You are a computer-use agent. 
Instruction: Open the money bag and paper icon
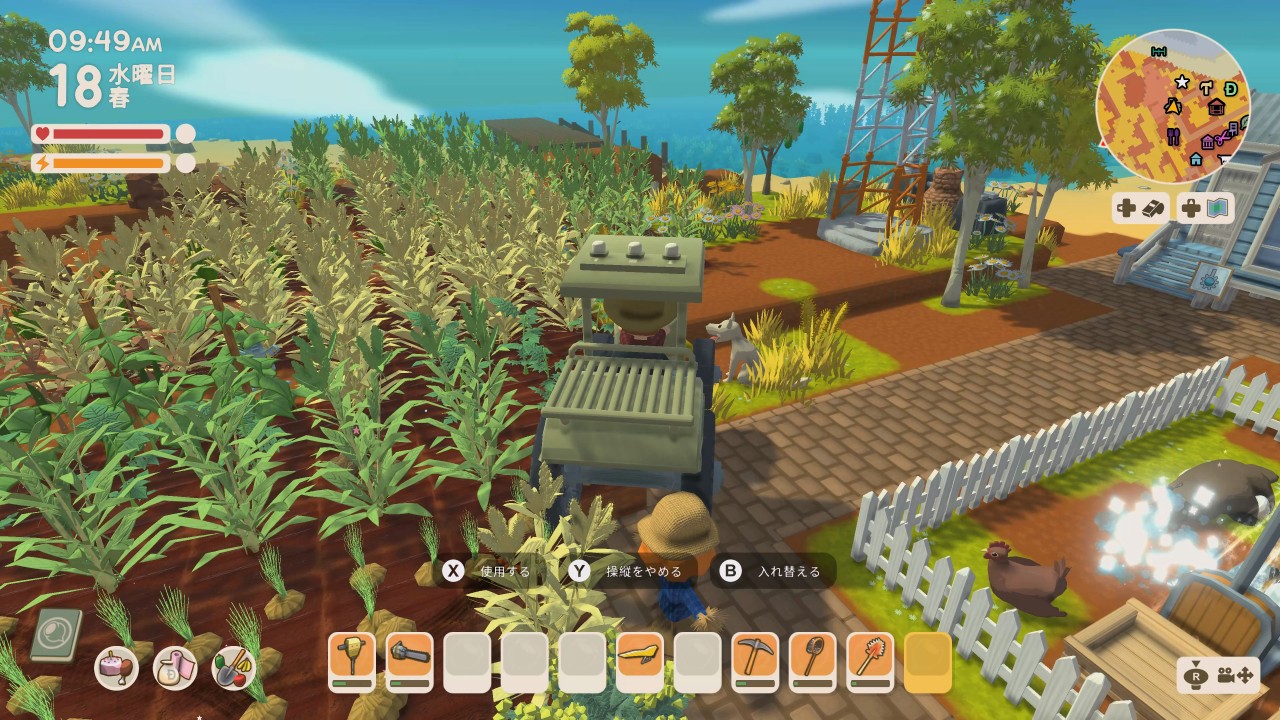175,668
